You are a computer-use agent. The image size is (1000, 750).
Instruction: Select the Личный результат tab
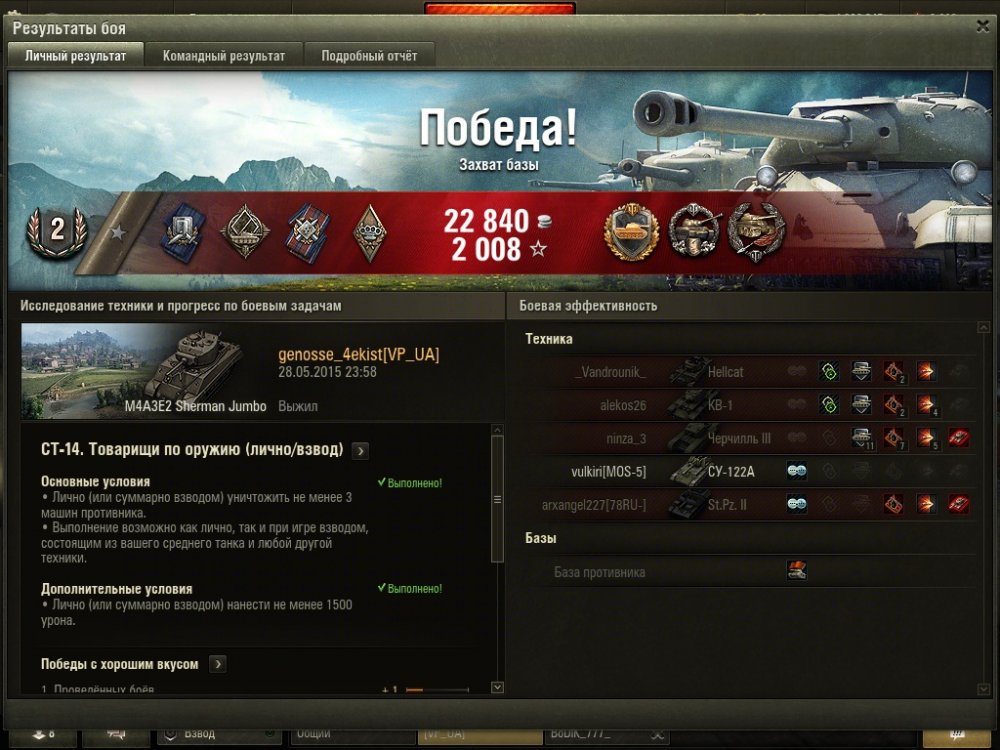76,56
